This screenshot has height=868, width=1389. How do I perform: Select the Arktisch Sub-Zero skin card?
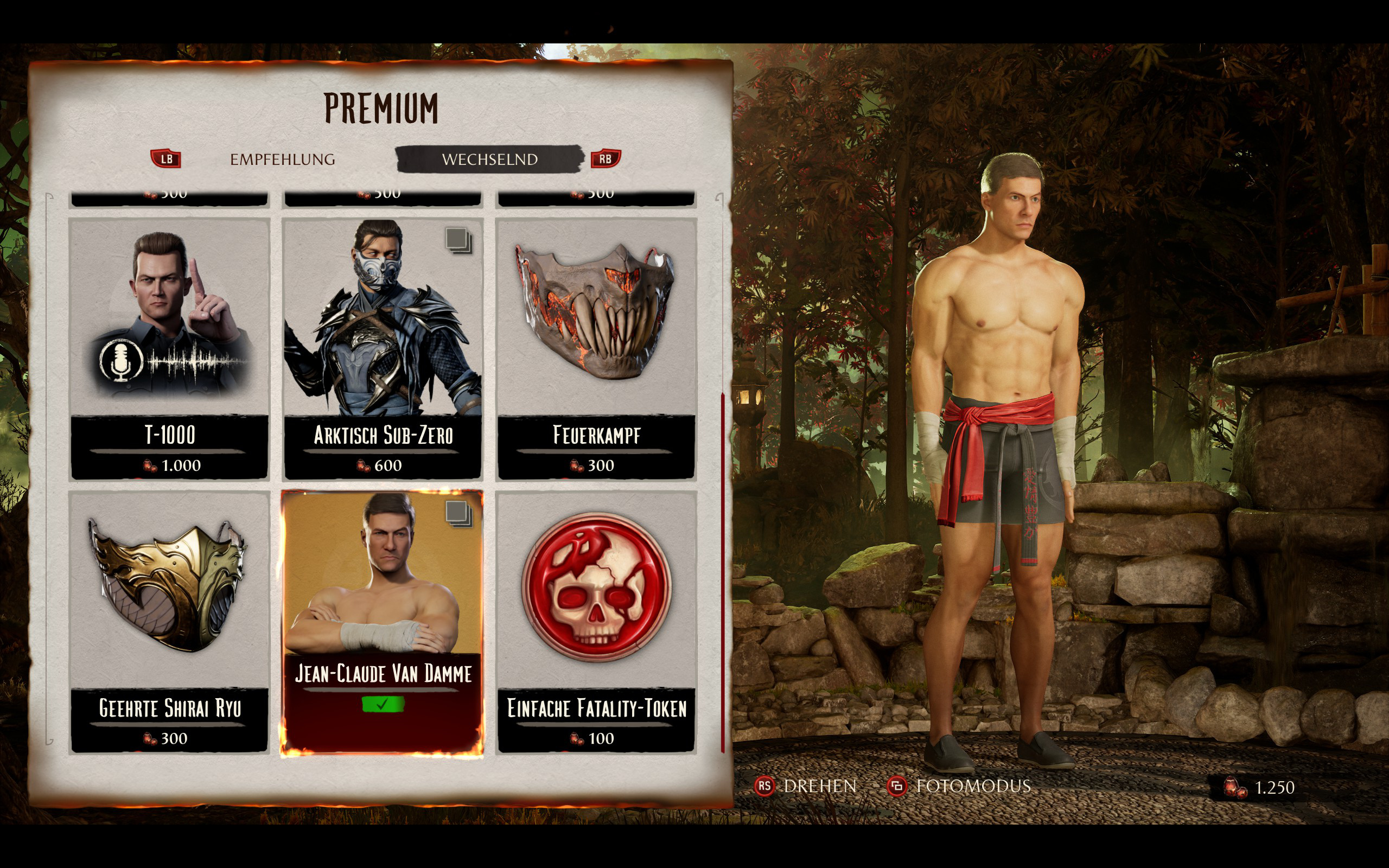[x=383, y=348]
